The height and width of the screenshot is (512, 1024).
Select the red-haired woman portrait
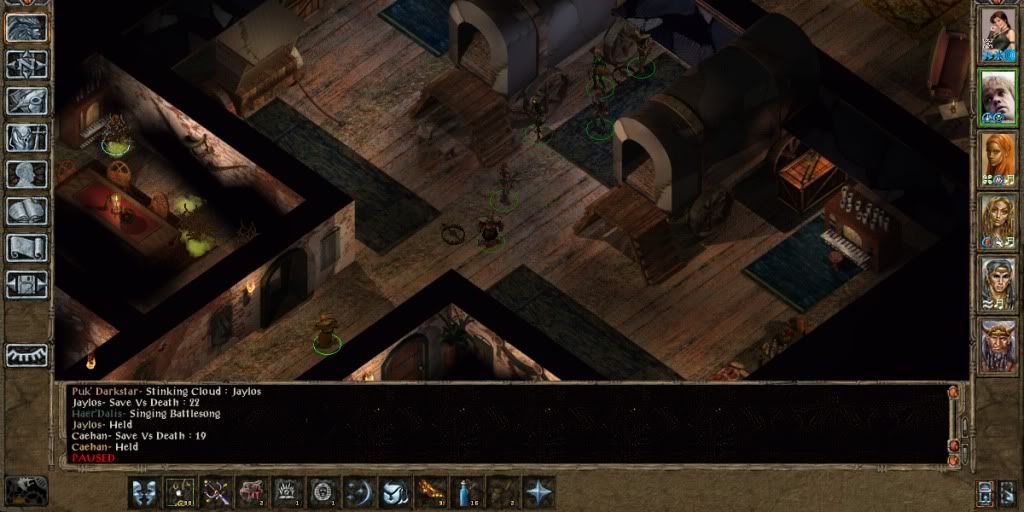tap(997, 160)
